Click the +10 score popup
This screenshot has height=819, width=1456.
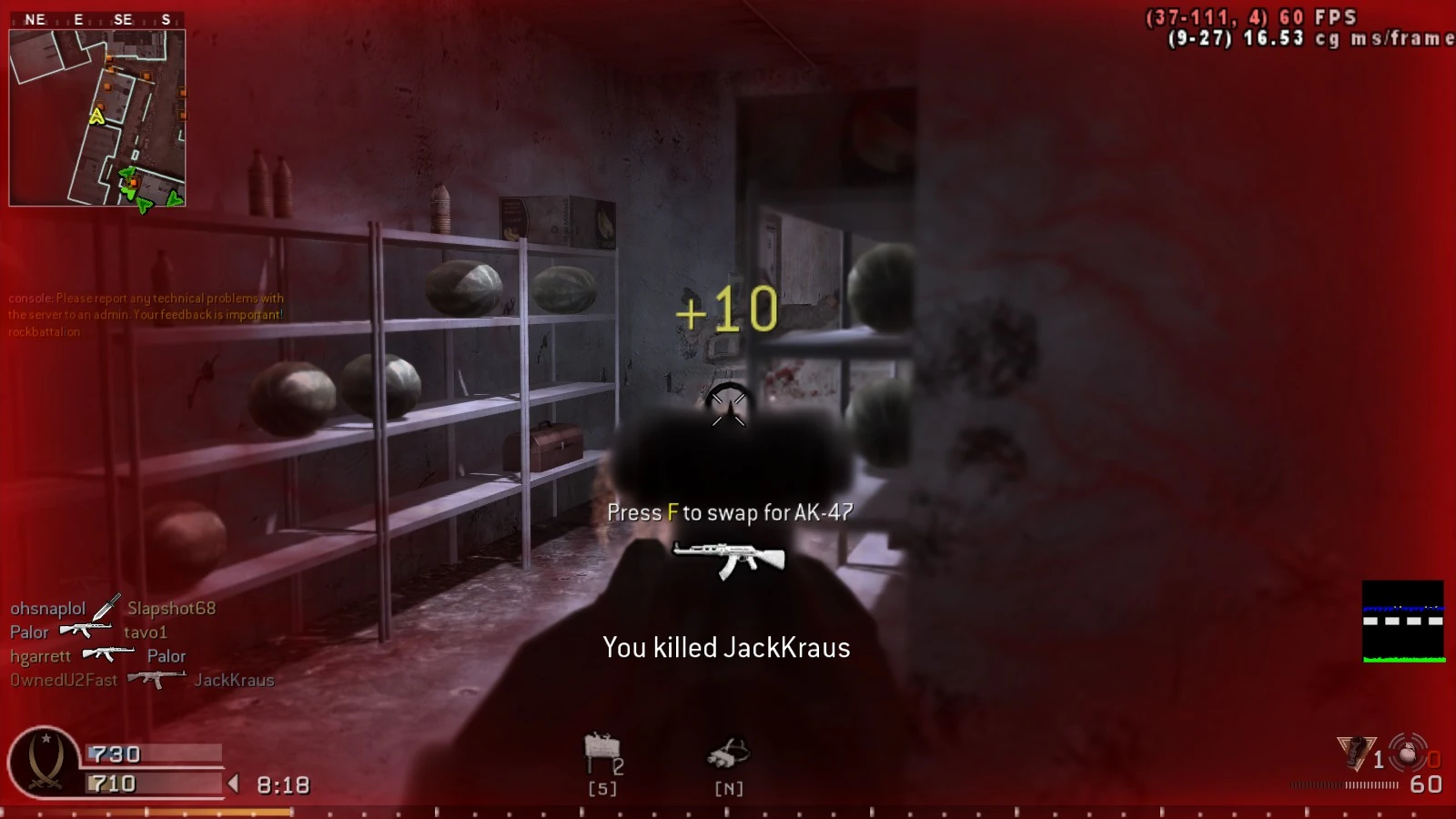click(x=725, y=310)
